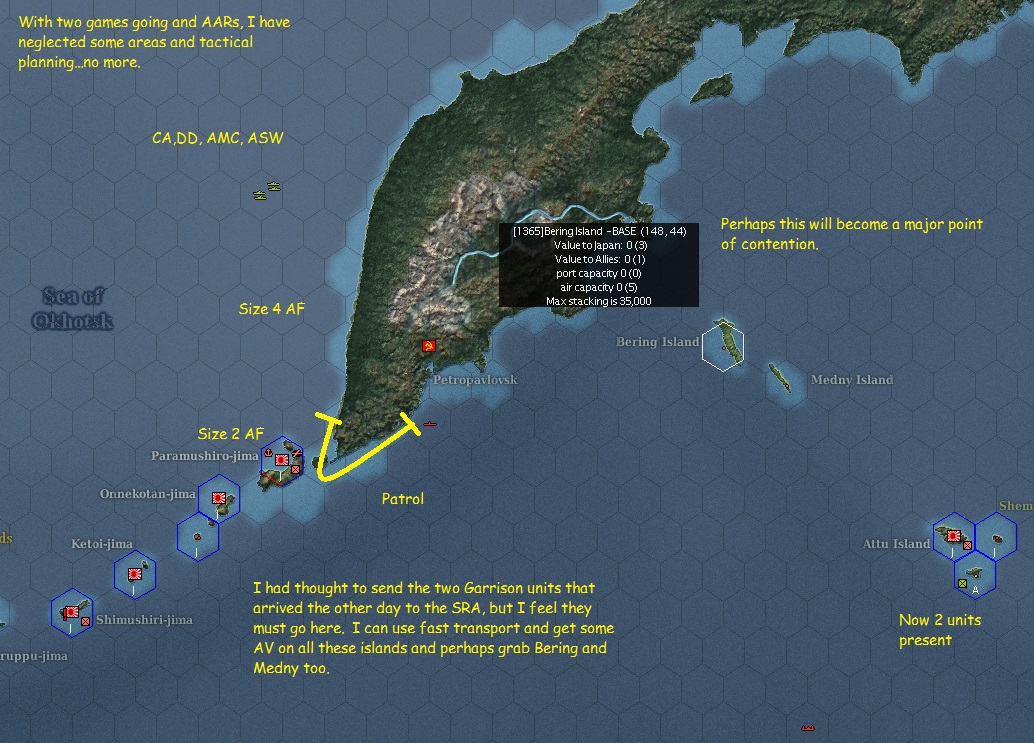Select the Bering Island base hex
Image resolution: width=1034 pixels, height=743 pixels.
(722, 346)
